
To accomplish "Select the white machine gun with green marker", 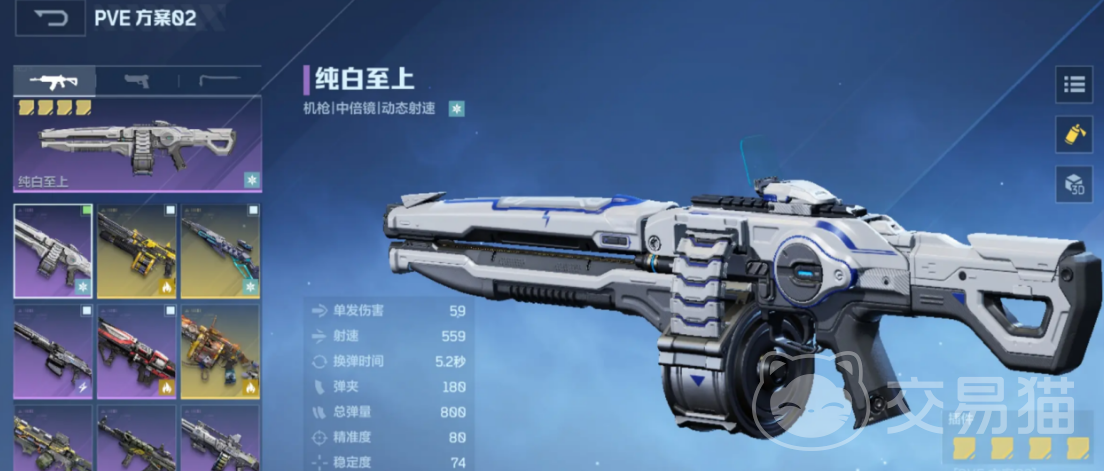I will point(53,251).
